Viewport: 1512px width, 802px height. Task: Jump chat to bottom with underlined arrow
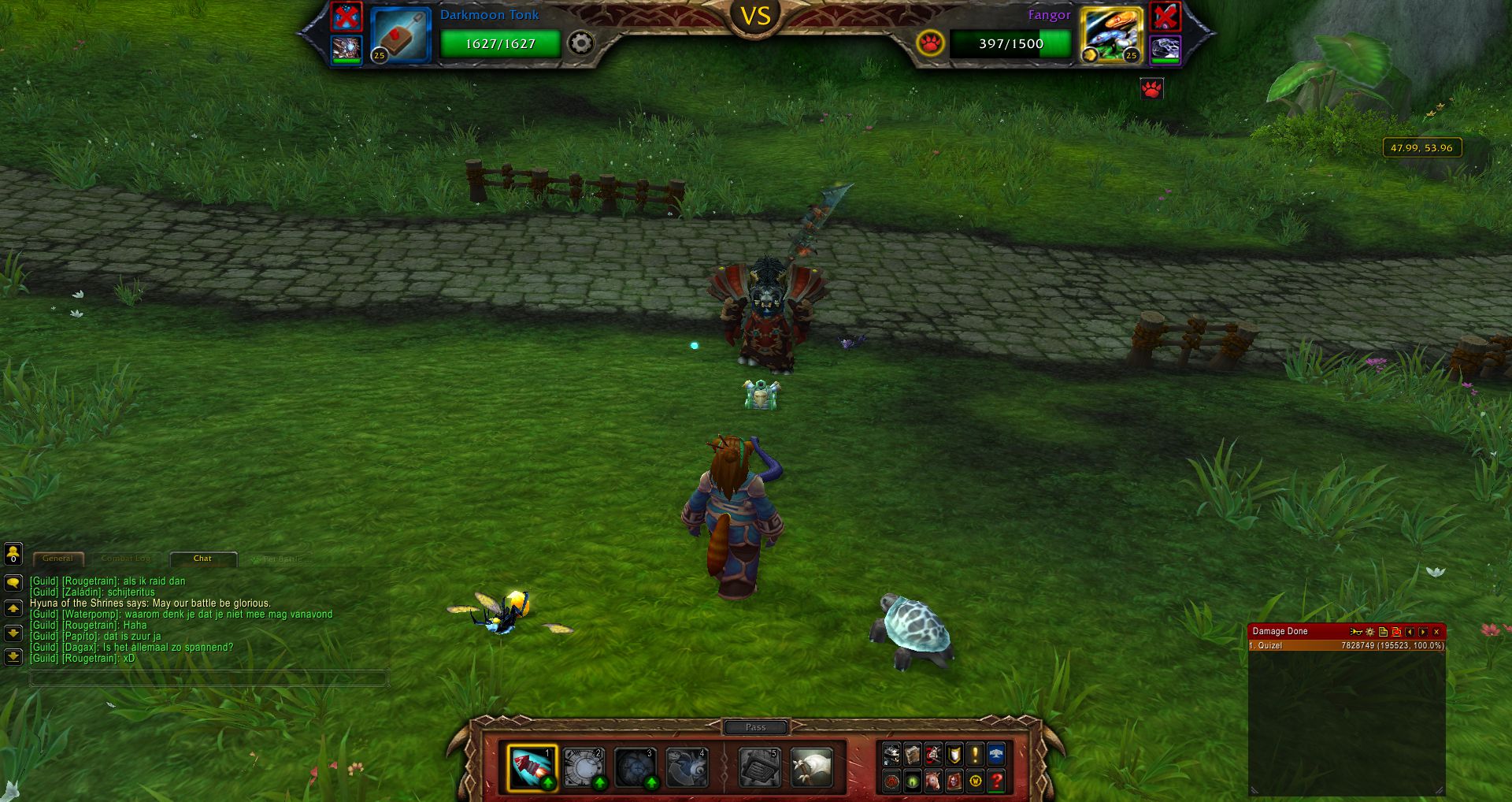click(13, 656)
